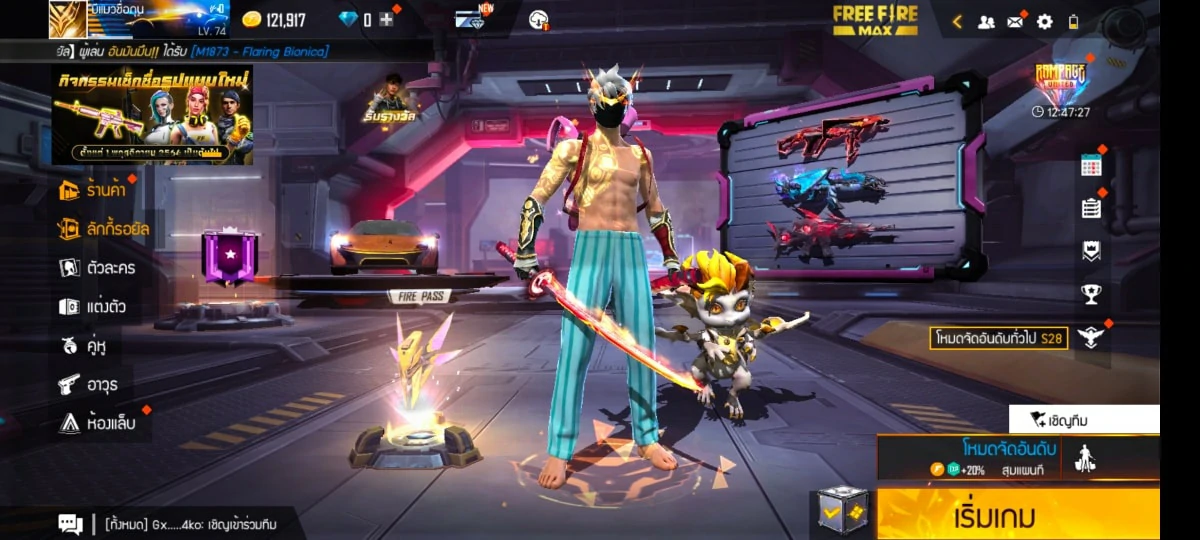The height and width of the screenshot is (540, 1200).
Task: Select the คู่หู pet menu
Action: (x=83, y=346)
